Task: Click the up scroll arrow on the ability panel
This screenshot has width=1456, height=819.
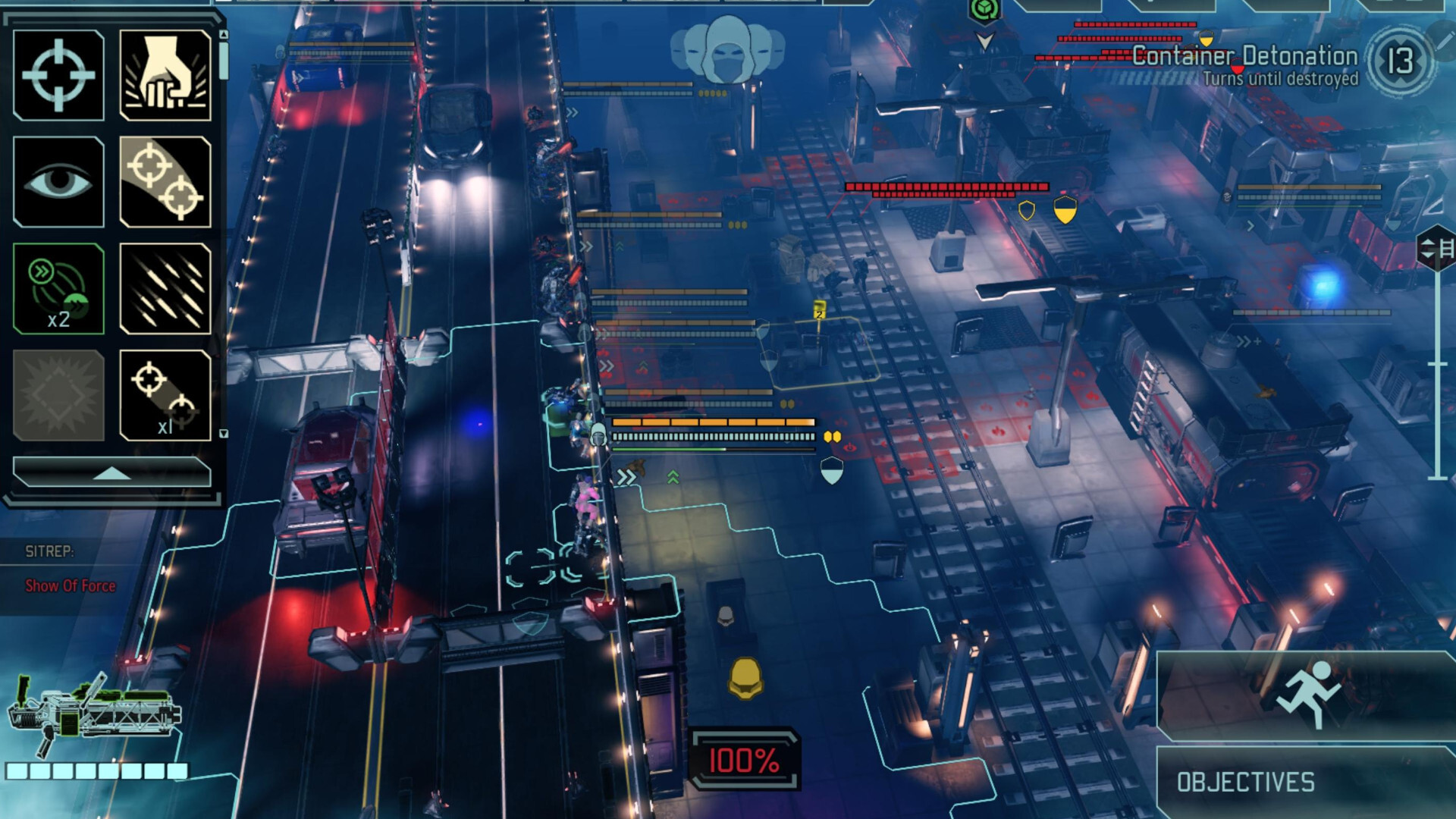Action: 222,34
